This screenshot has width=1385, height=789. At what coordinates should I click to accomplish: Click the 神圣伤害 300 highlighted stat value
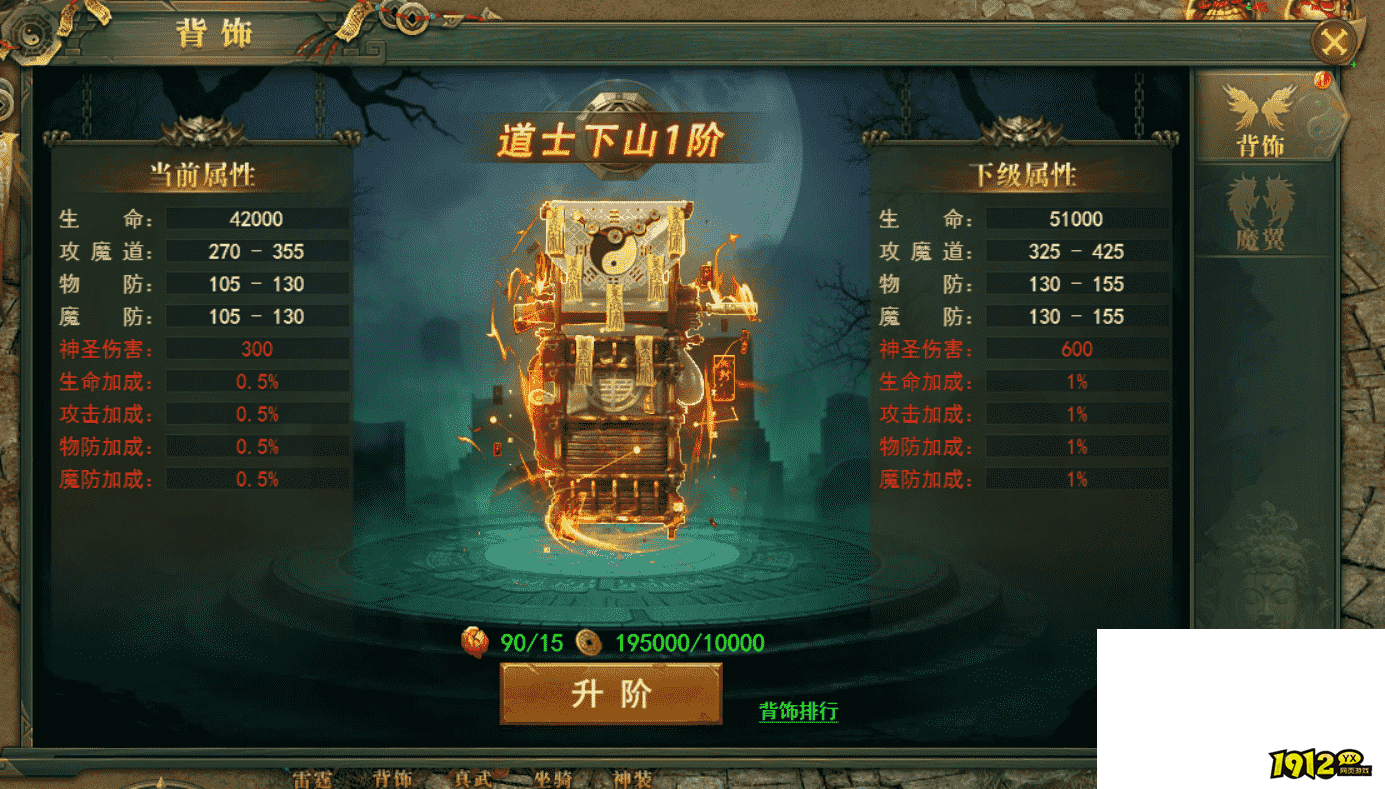[x=256, y=348]
